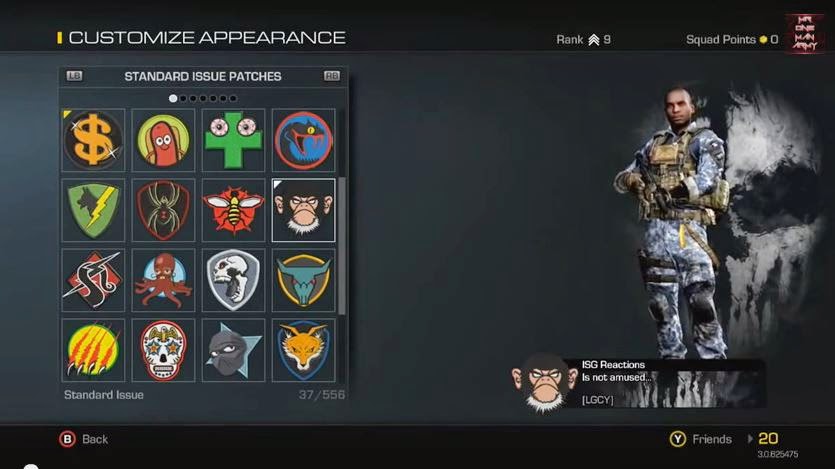The image size is (835, 469).
Task: Pick the ninja star patch
Action: [x=233, y=349]
